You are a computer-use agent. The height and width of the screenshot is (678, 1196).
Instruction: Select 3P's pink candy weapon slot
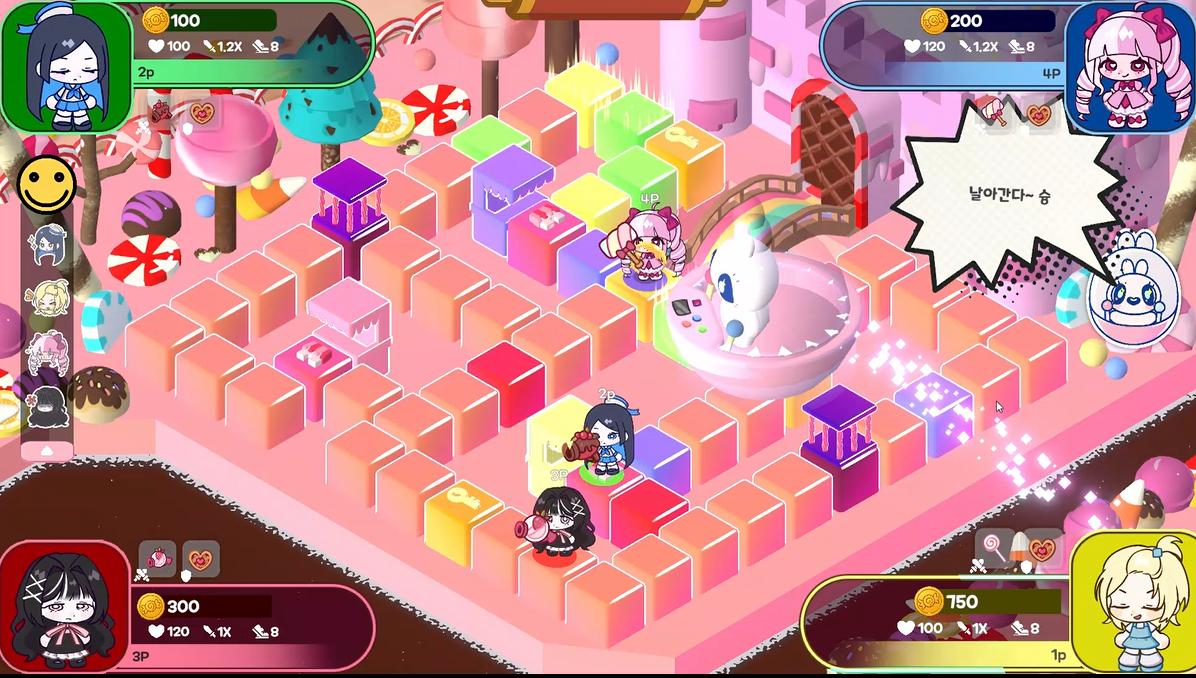(x=157, y=559)
